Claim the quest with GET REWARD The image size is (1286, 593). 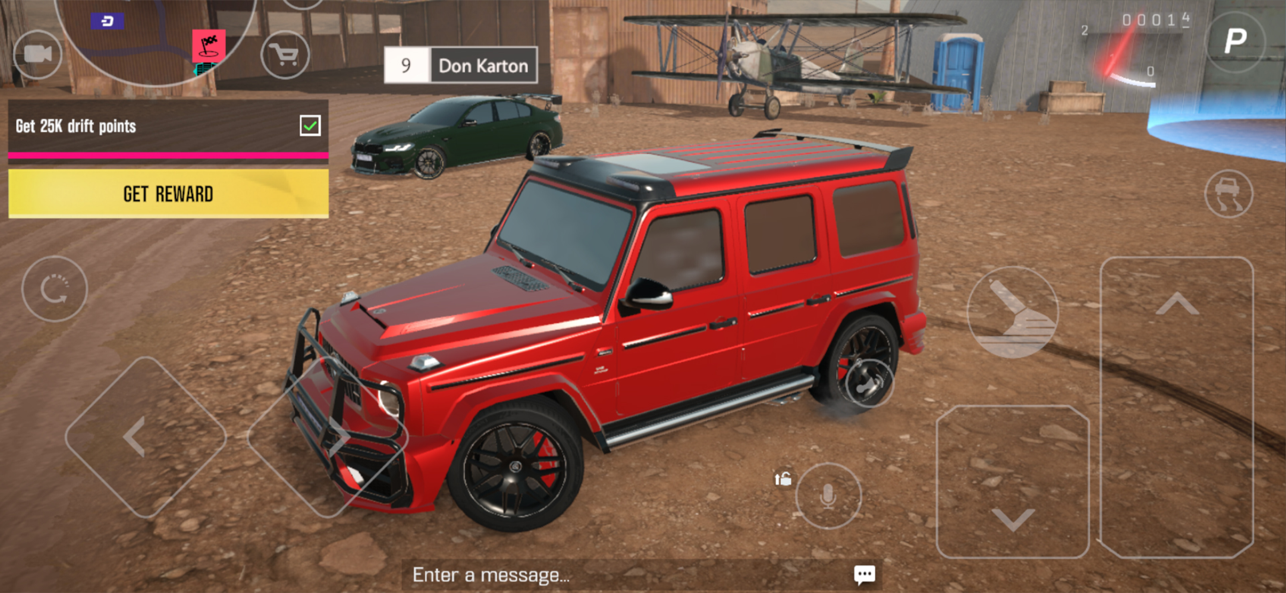point(168,194)
